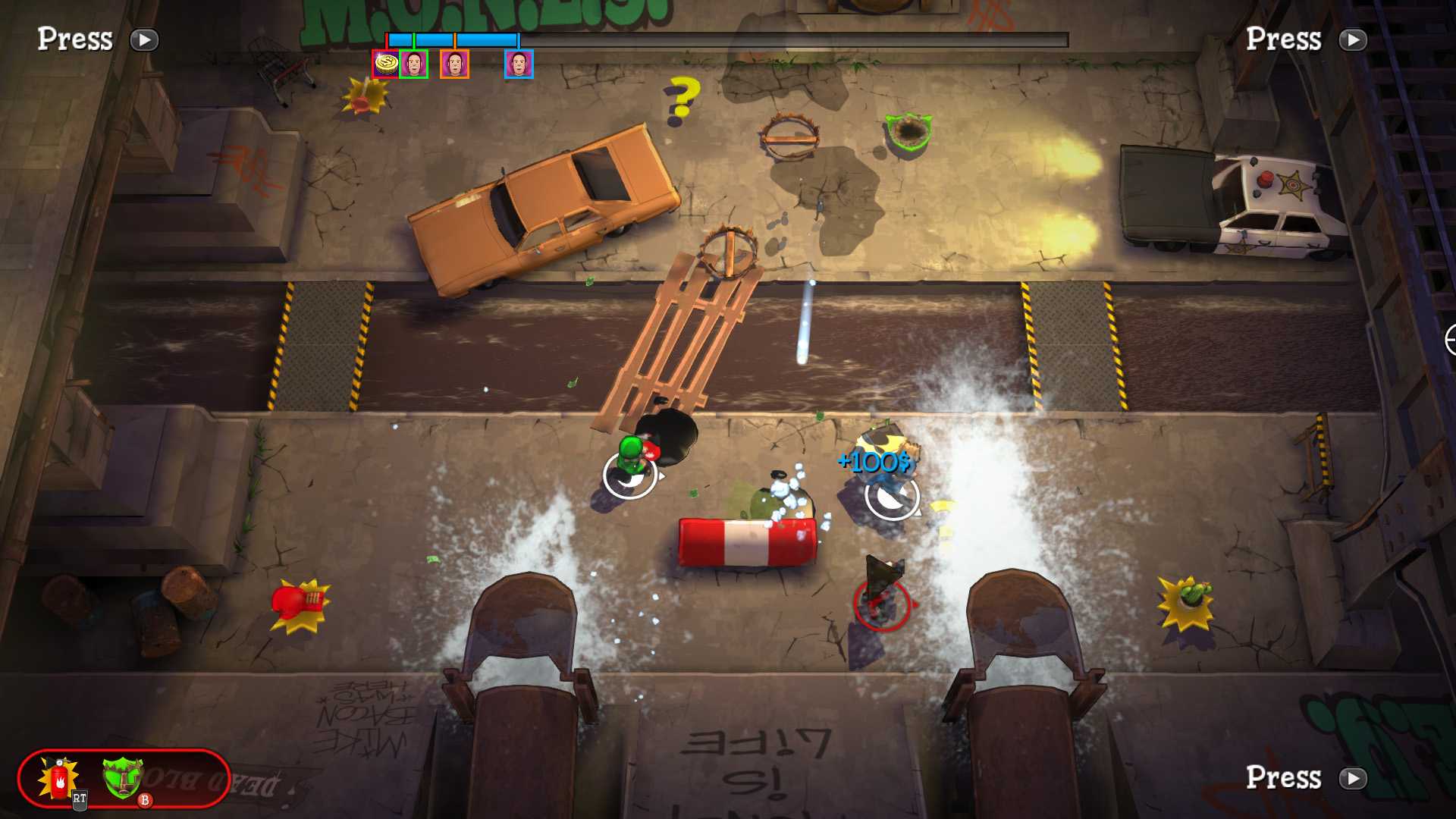Click the top-left play arrow button
Screen dimensions: 1456x819
[144, 40]
